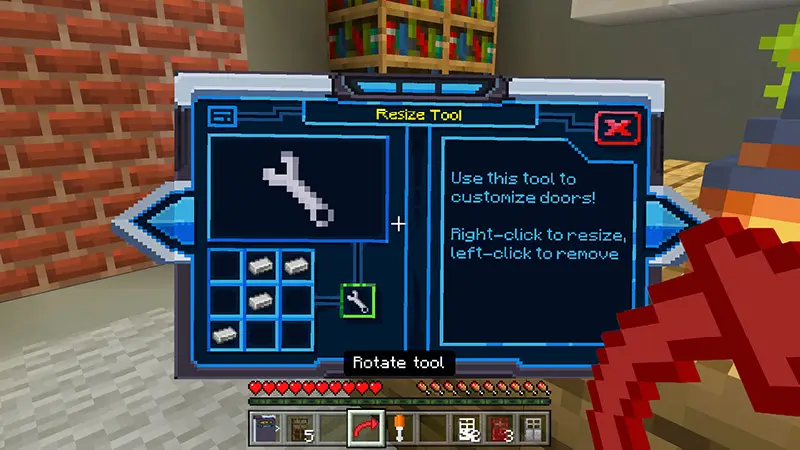
Task: Select the red arrow Rotate tool hotbar slot
Action: (364, 428)
